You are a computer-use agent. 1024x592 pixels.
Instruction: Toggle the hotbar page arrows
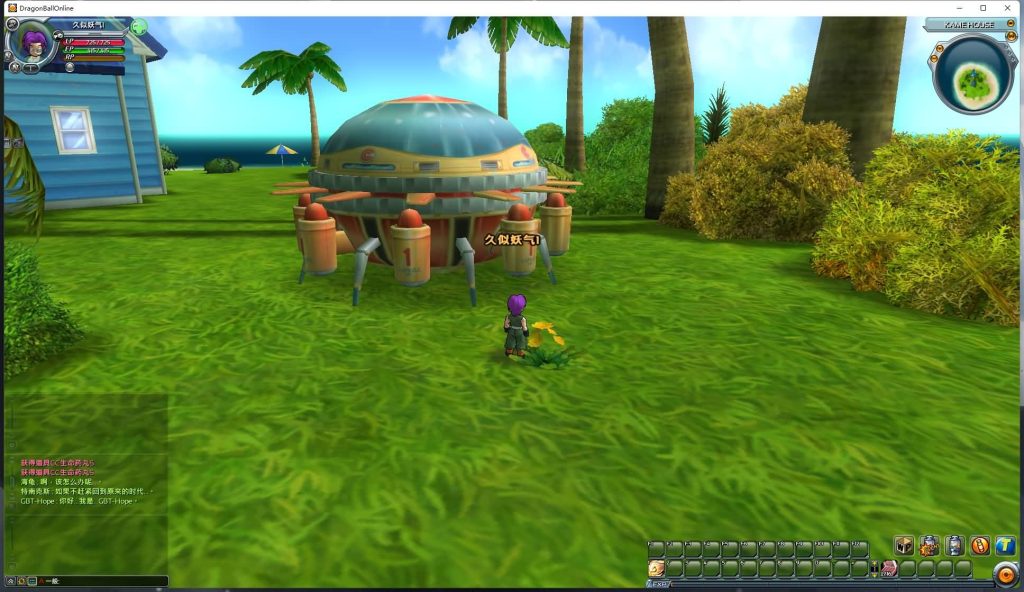point(875,568)
